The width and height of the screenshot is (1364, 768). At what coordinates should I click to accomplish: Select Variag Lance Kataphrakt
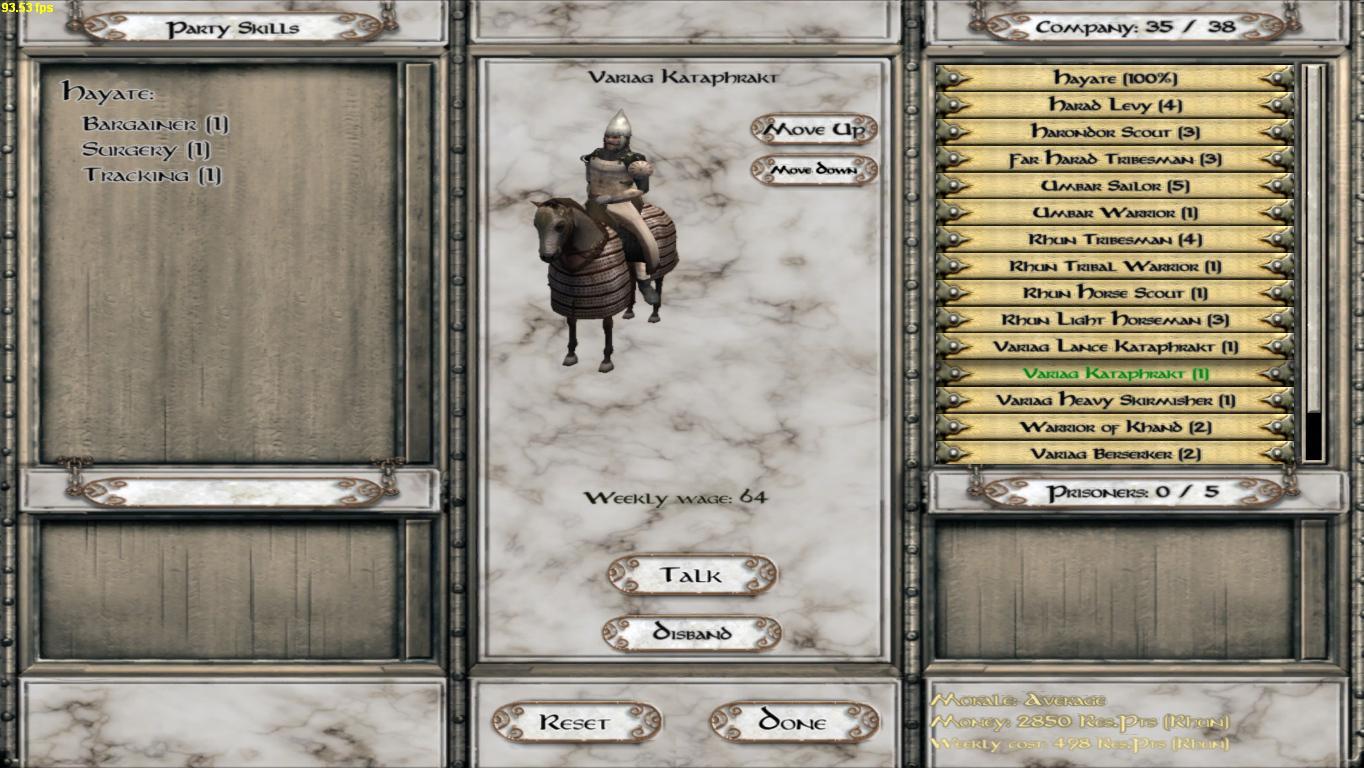(x=1115, y=347)
